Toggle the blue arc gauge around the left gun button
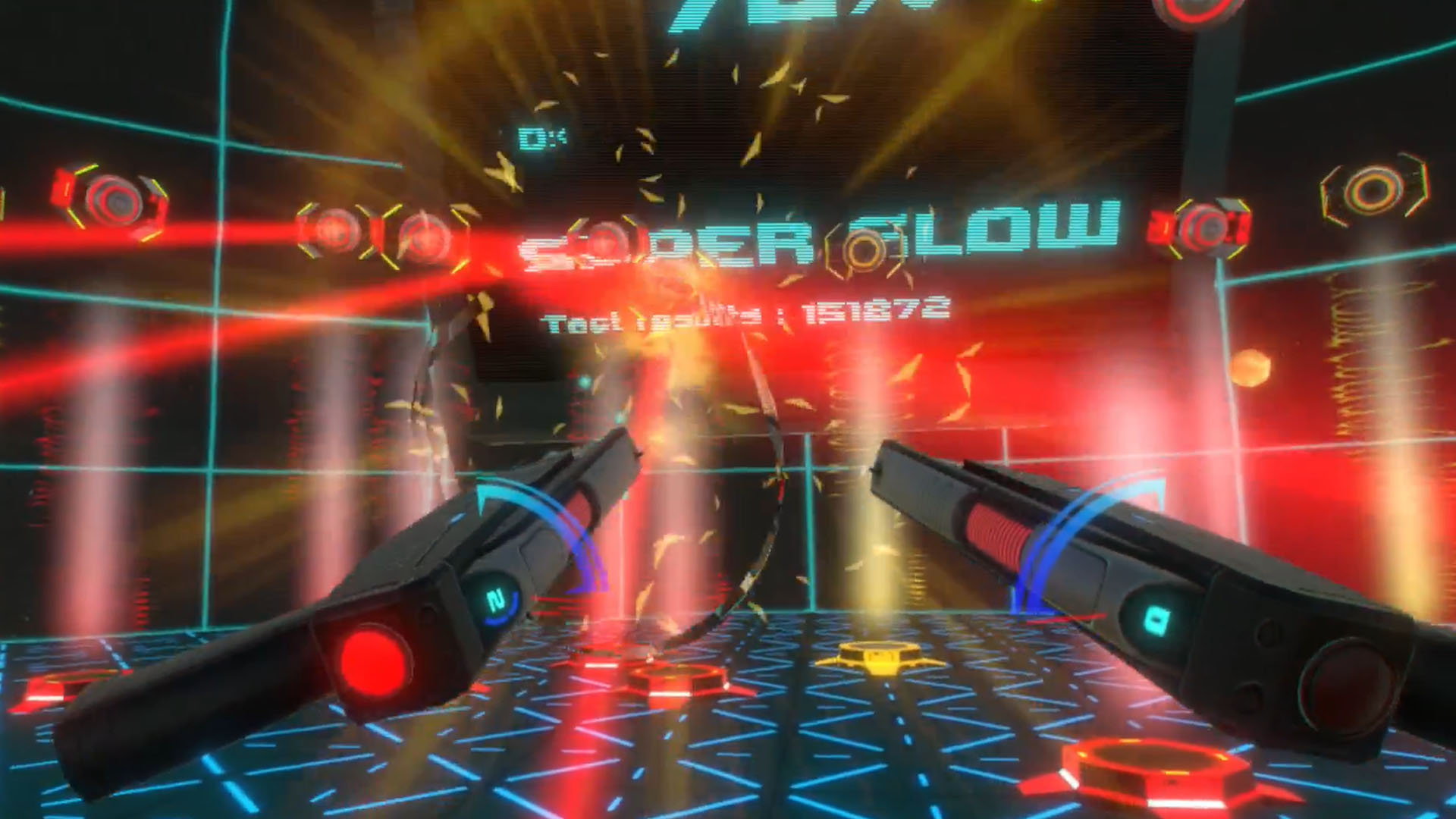Viewport: 1456px width, 819px height. [500, 608]
